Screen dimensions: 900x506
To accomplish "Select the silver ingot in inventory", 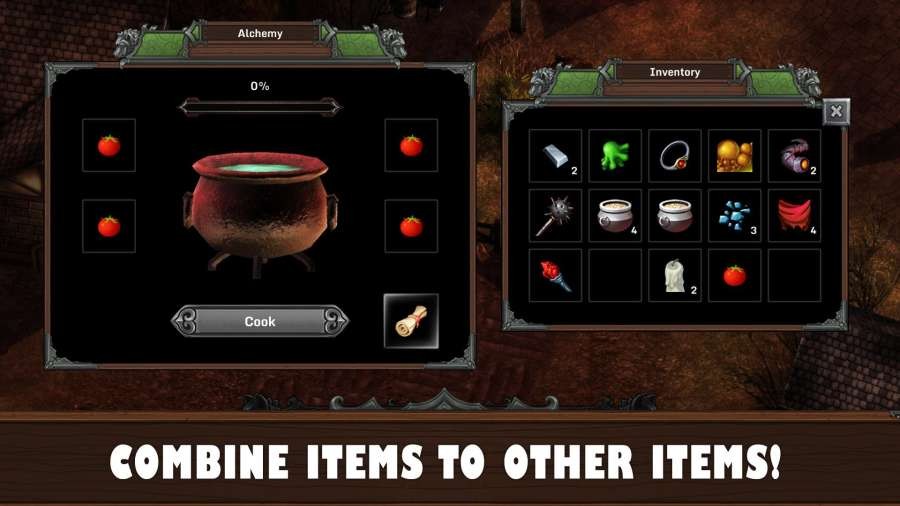I will 555,156.
